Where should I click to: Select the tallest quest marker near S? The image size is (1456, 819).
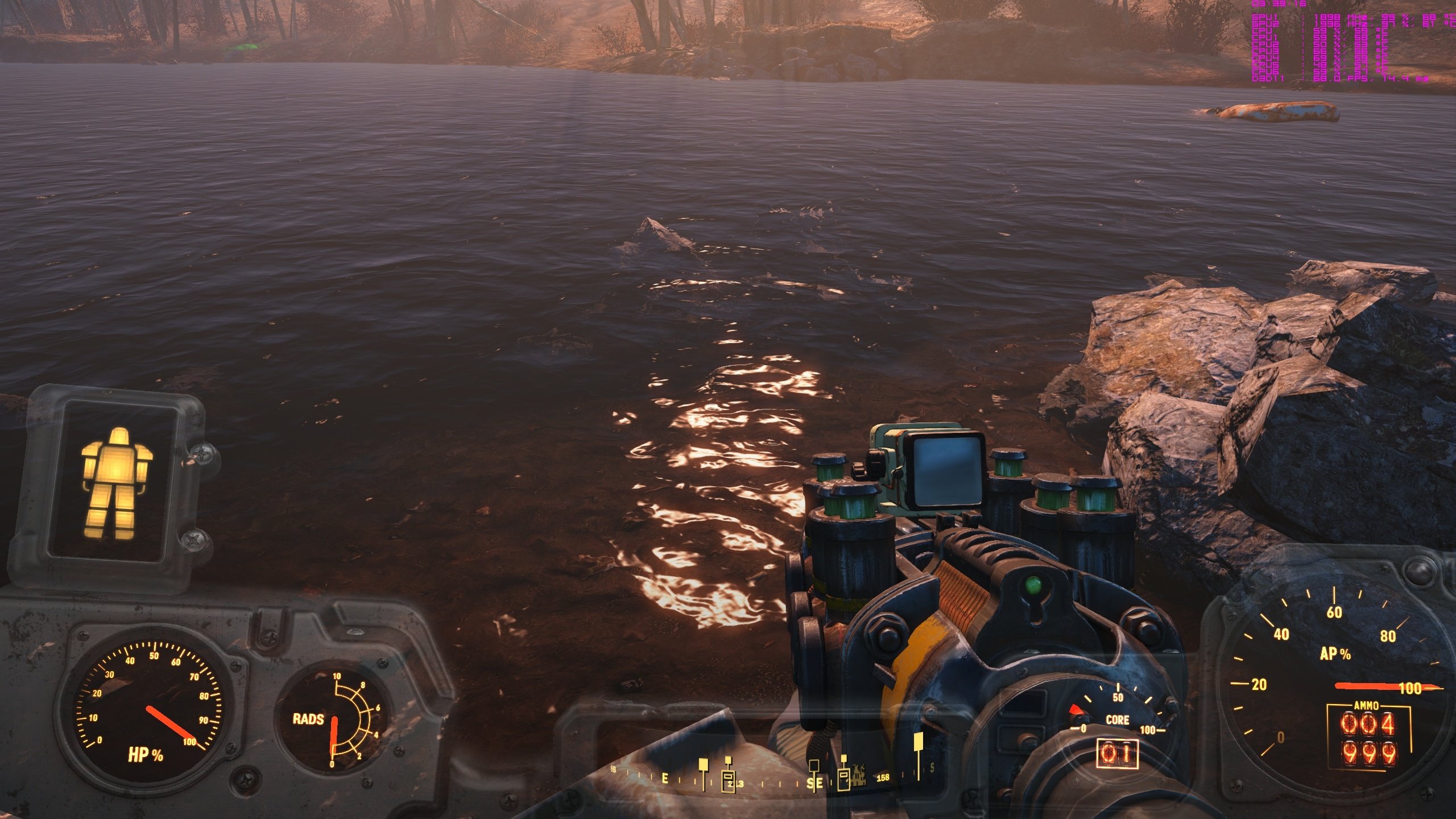click(918, 742)
